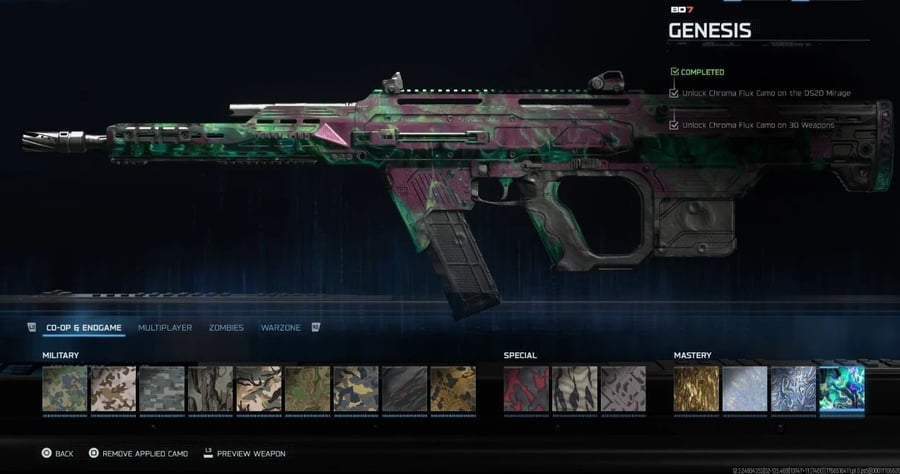Select the gold Mastery camo swatch
The height and width of the screenshot is (474, 900).
click(696, 389)
